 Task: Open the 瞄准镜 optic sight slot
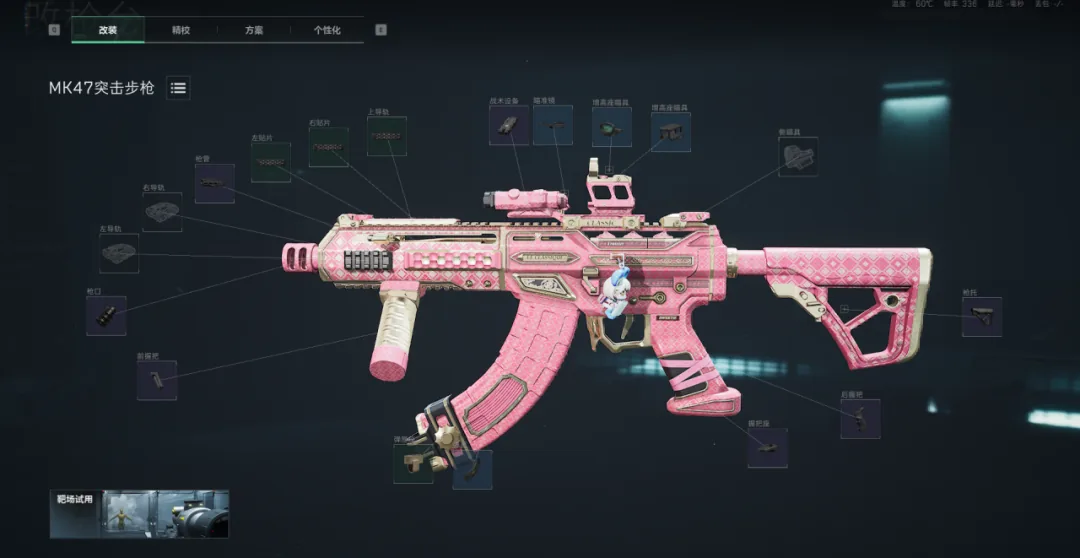coord(553,126)
